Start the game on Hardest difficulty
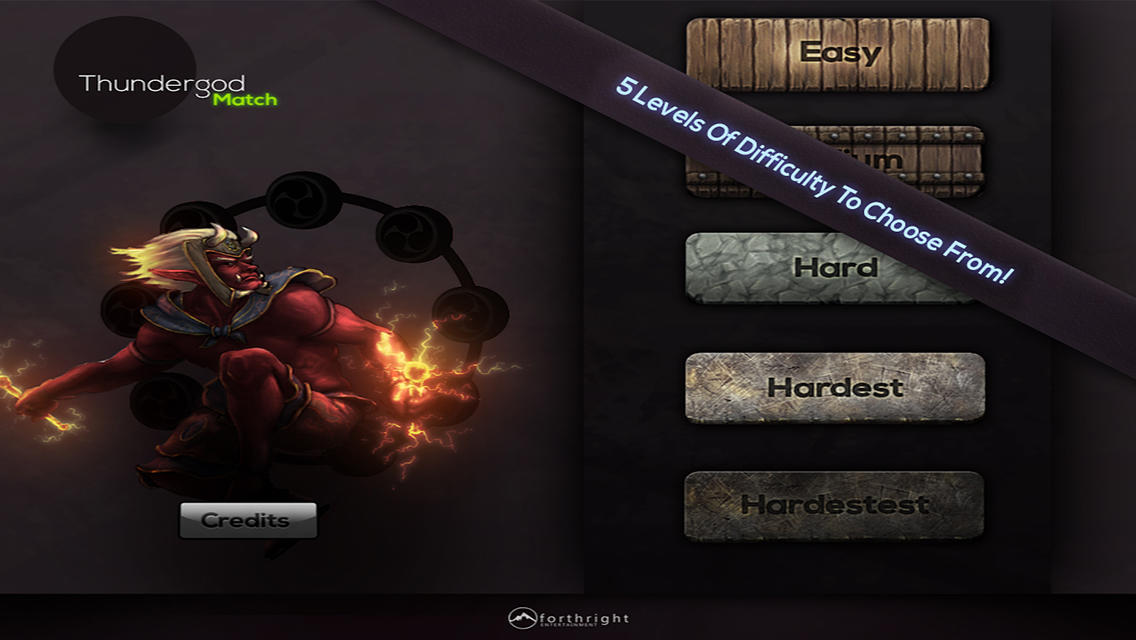This screenshot has height=640, width=1136. point(835,387)
